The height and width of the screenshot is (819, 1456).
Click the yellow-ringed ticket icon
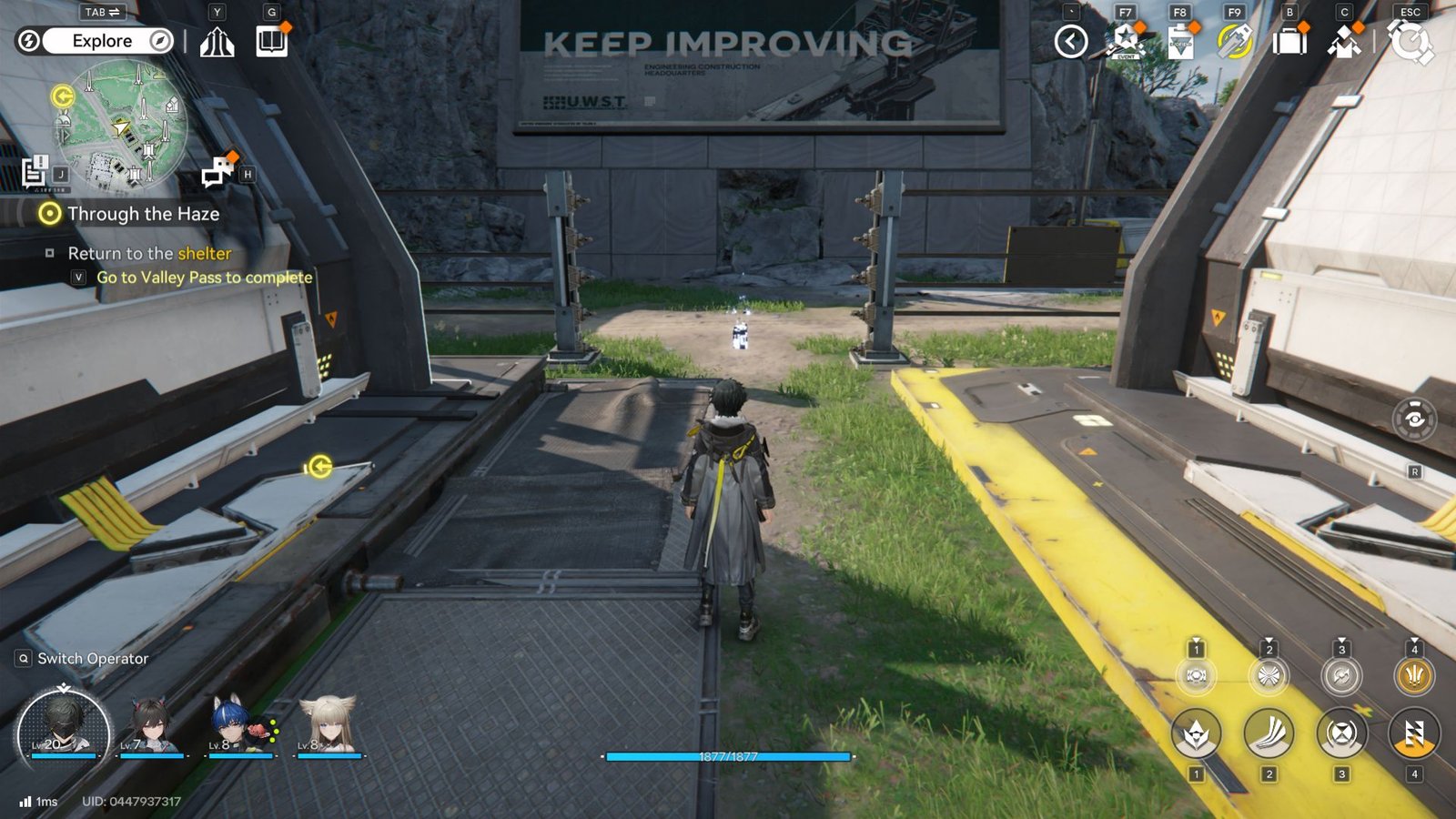click(x=1235, y=42)
